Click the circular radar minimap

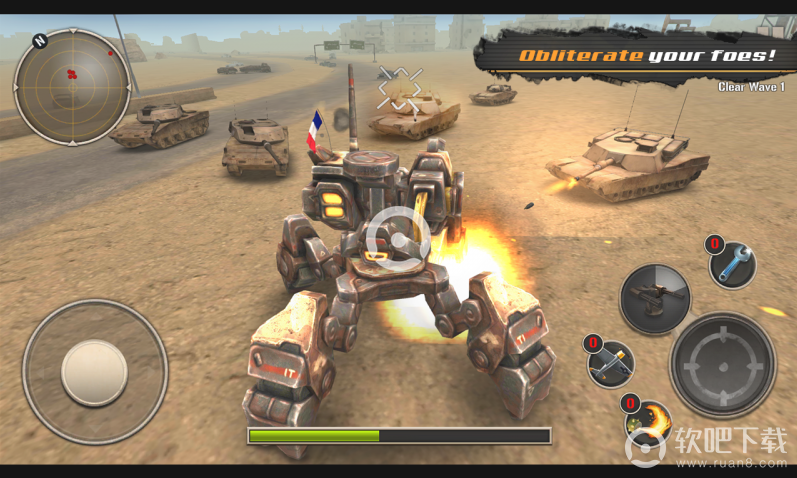tap(72, 86)
